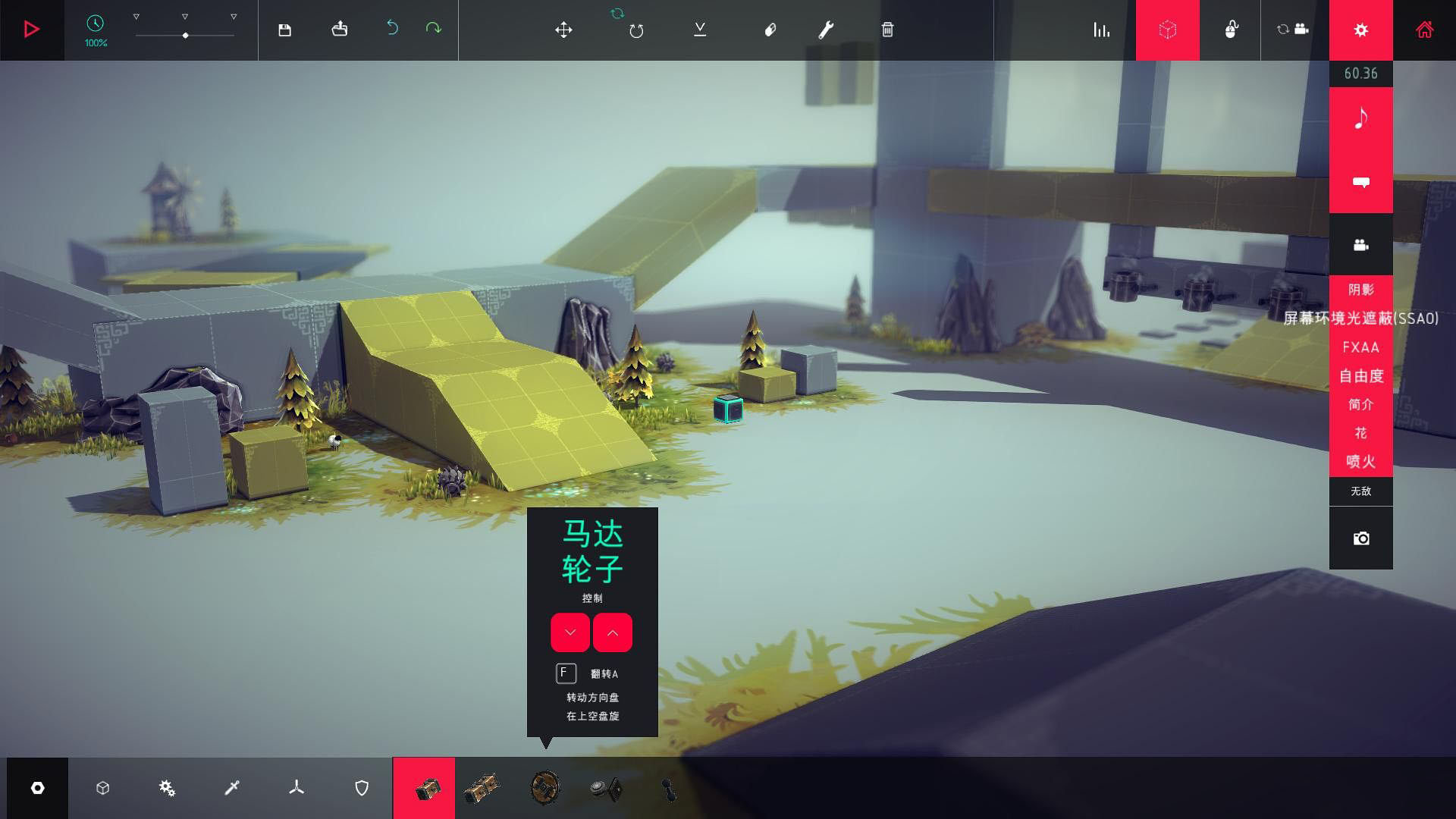Open the load machine tool
The image size is (1456, 819).
coord(339,30)
